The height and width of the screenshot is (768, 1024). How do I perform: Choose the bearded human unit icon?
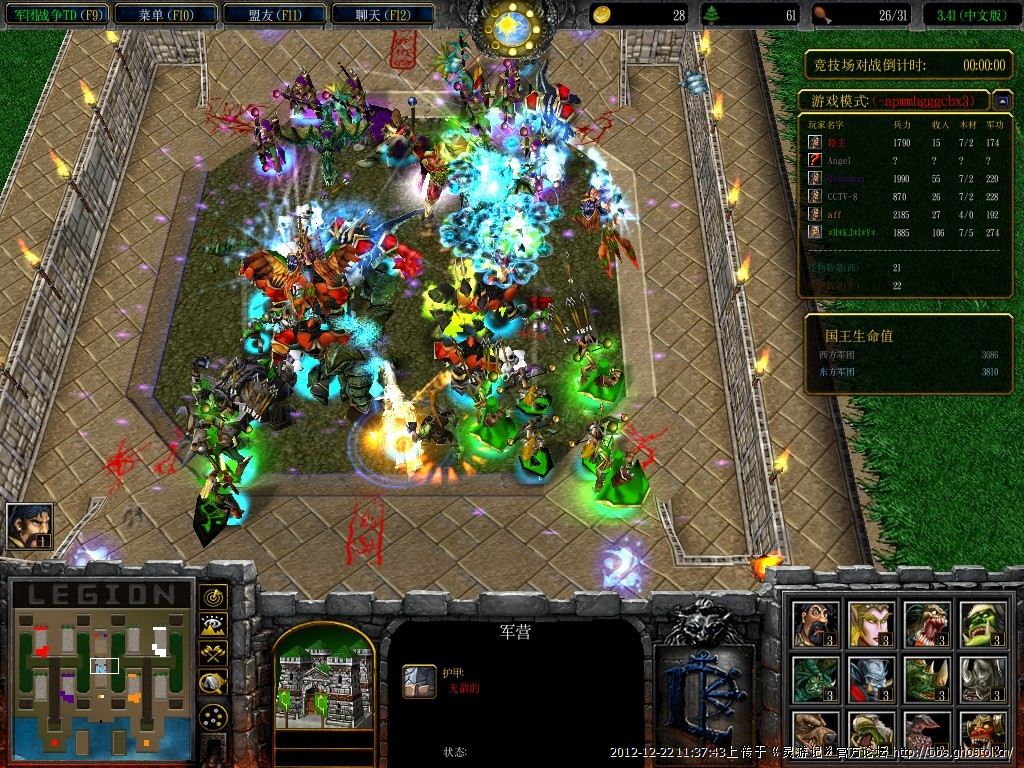click(x=815, y=625)
